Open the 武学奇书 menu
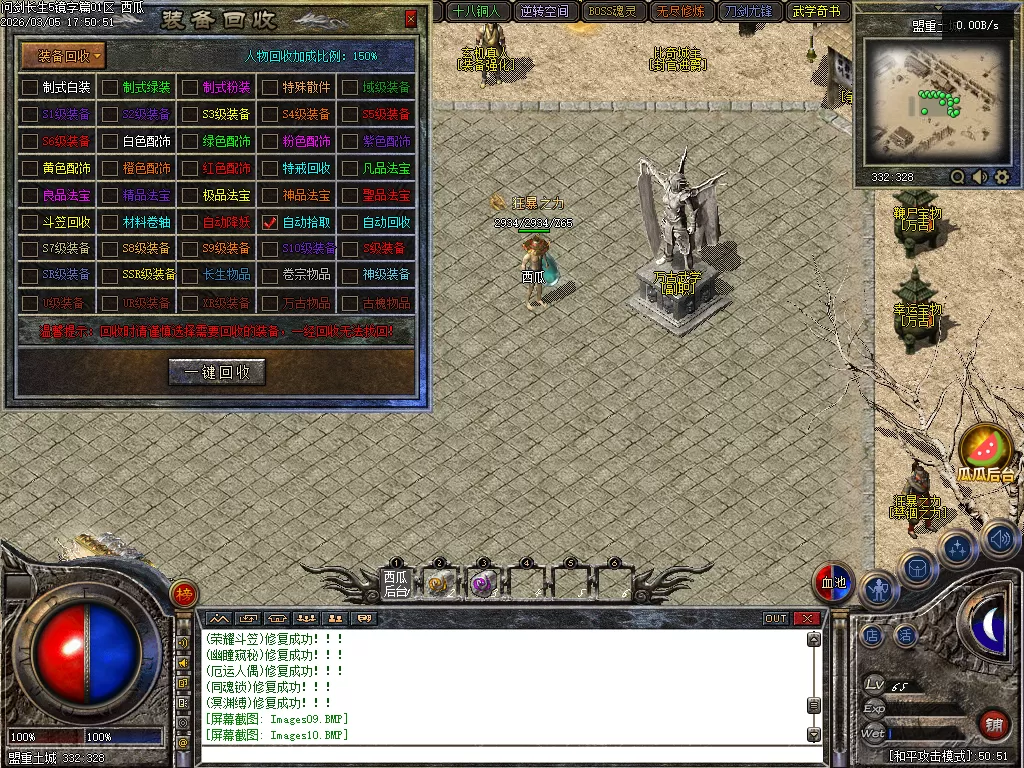This screenshot has width=1024, height=768. (x=818, y=12)
